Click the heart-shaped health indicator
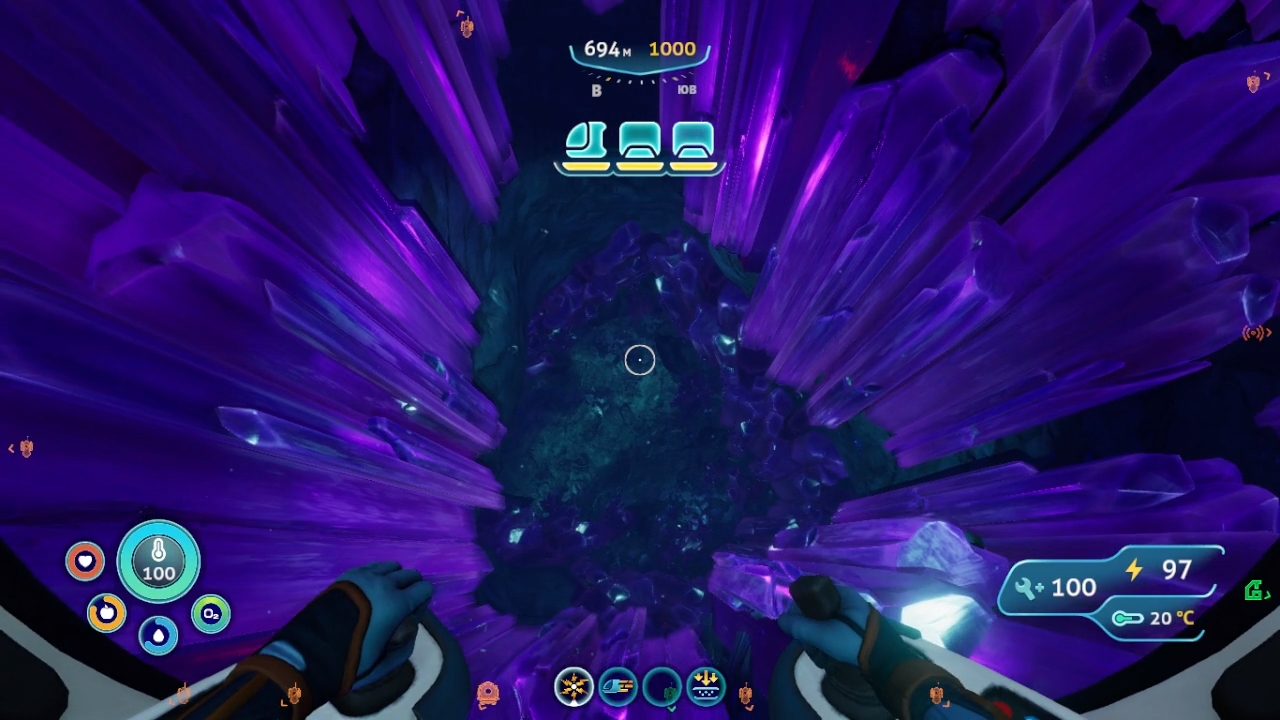Image resolution: width=1280 pixels, height=720 pixels. click(x=85, y=562)
